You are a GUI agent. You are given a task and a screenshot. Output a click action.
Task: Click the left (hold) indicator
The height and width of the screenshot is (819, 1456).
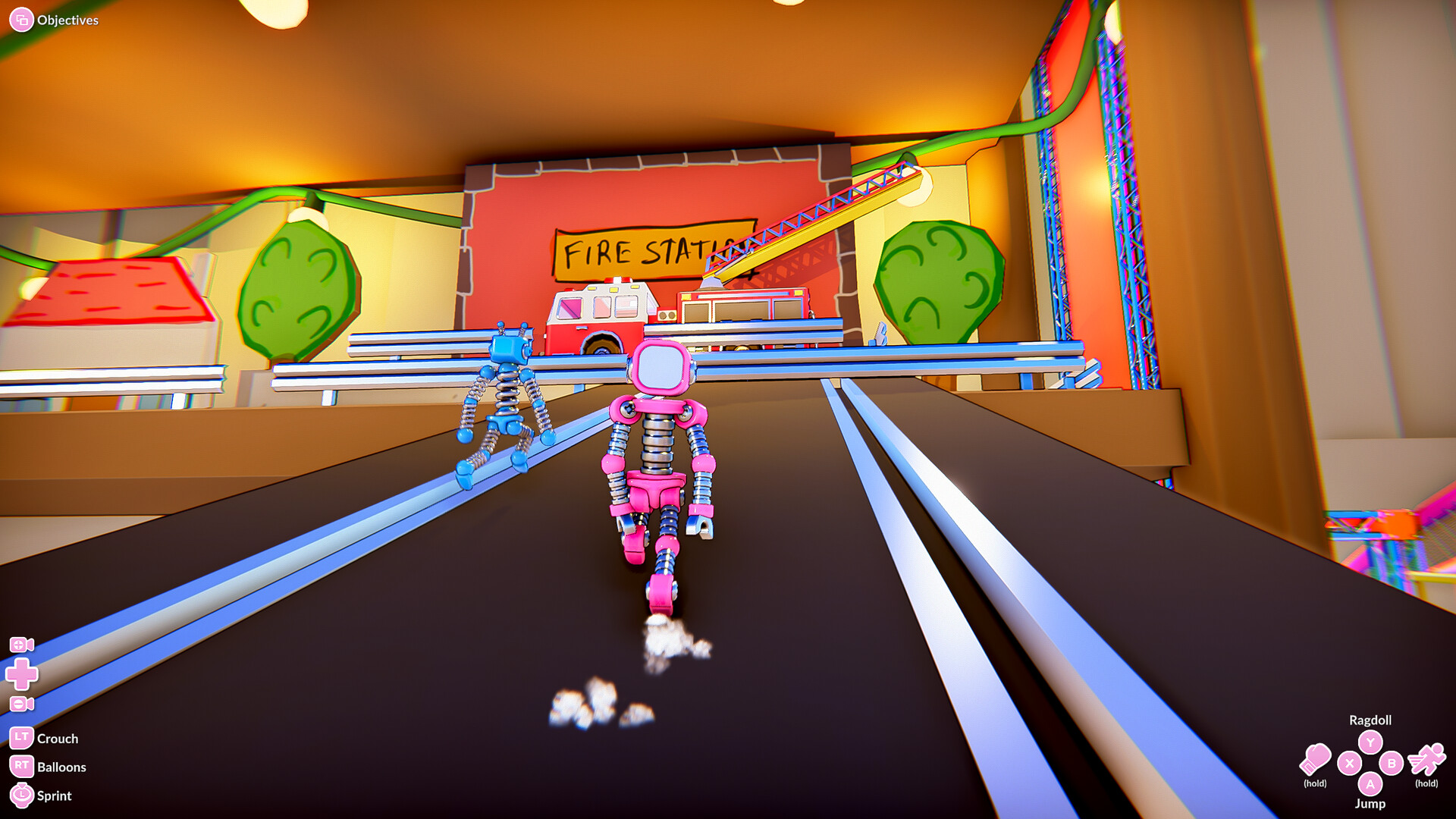tap(1316, 783)
